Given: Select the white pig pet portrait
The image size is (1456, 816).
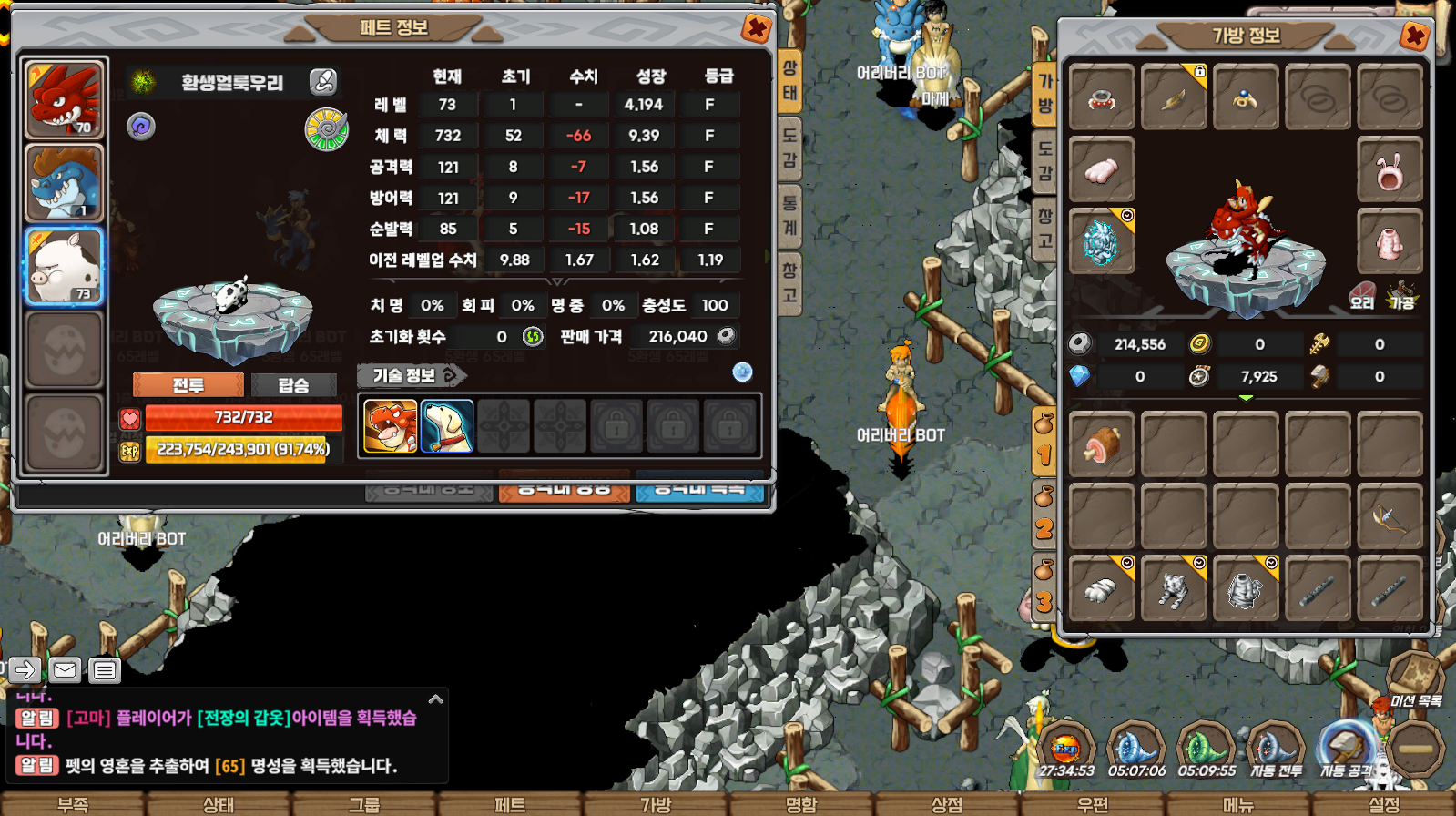Looking at the screenshot, I should [65, 267].
